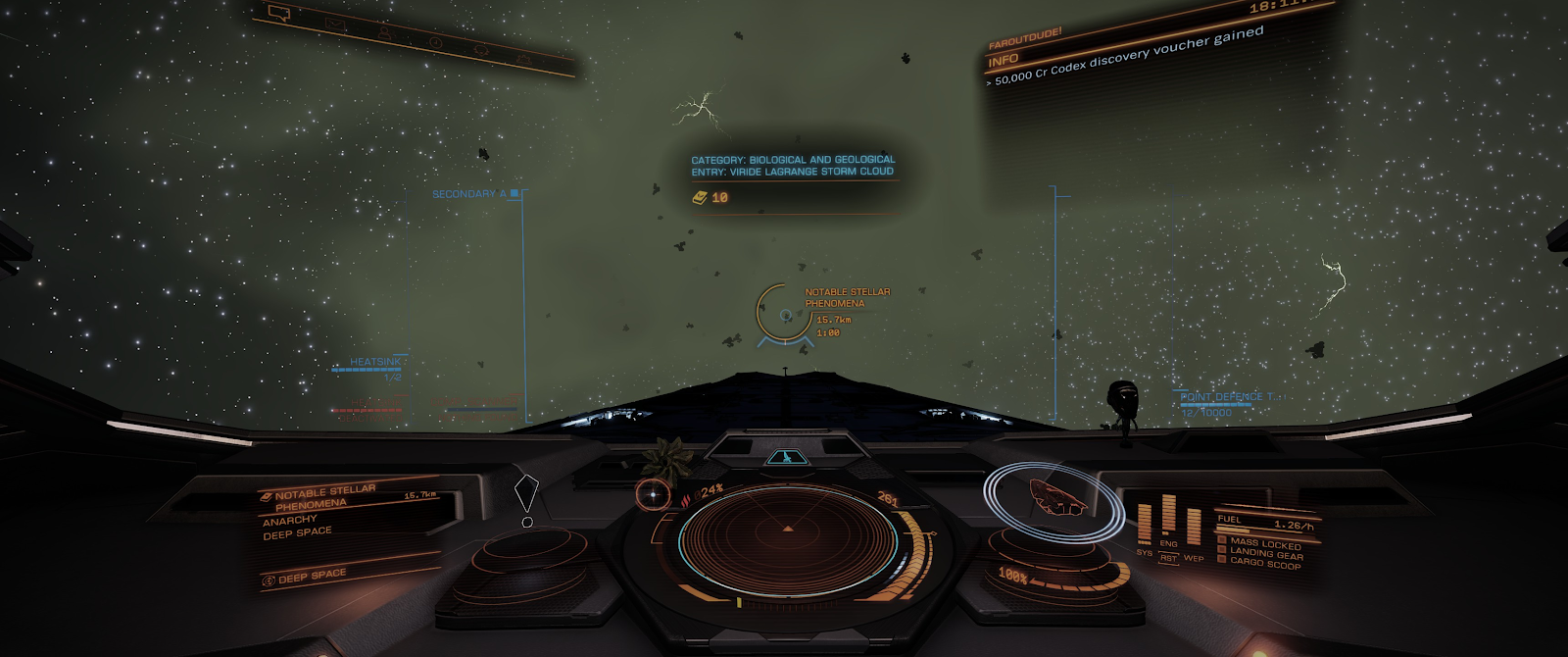Switch to the envelope inbox tab

[x=335, y=24]
